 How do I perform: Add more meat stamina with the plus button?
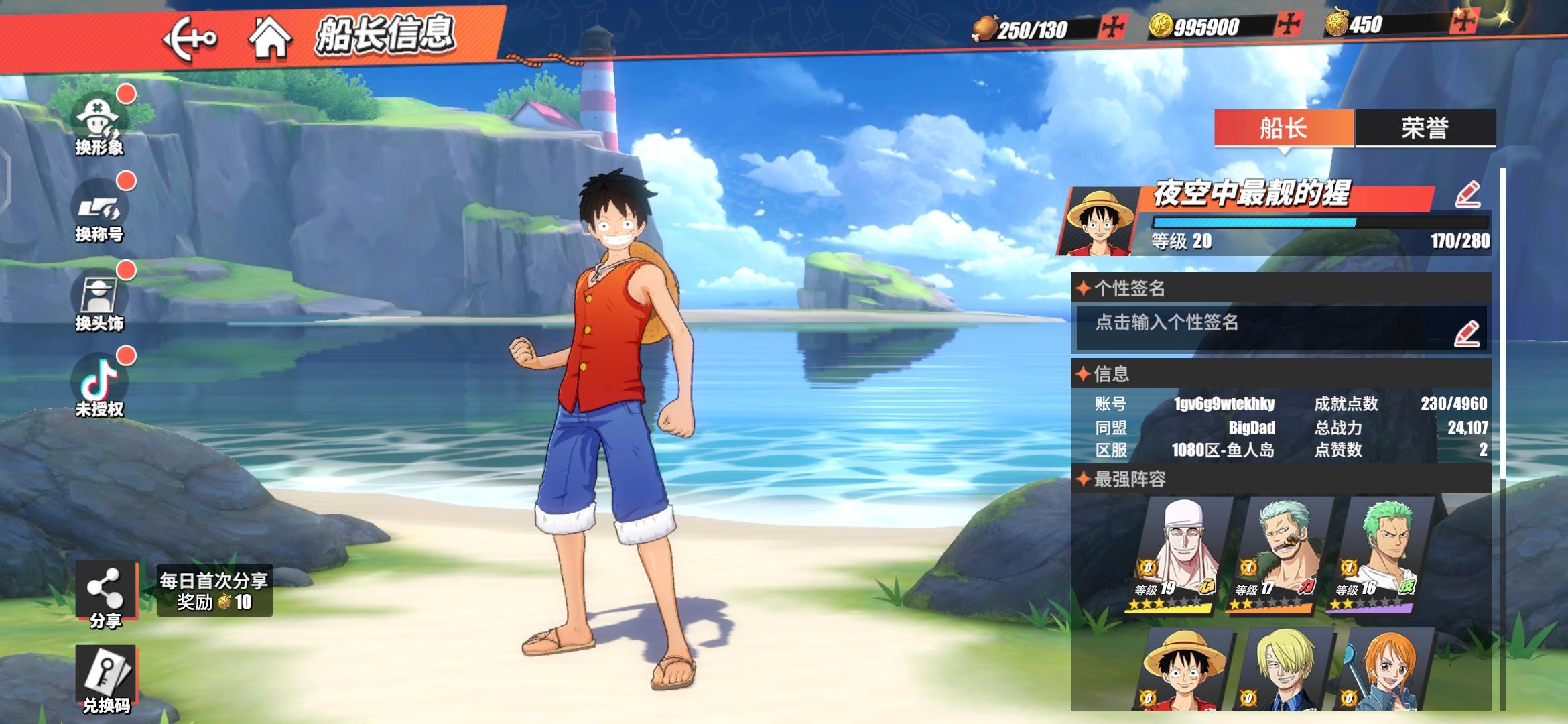1113,27
